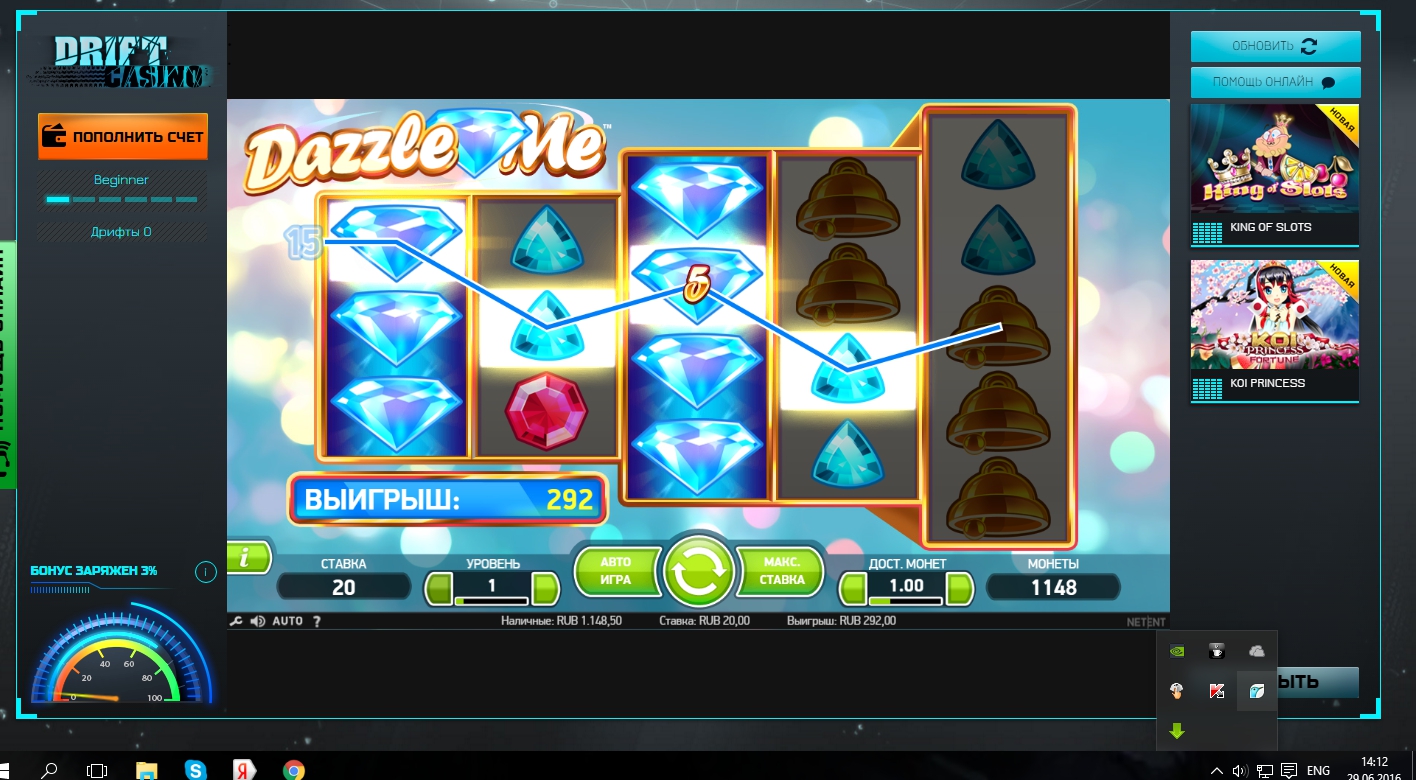The image size is (1416, 780).
Task: Show bonus info via the circled i icon
Action: tap(205, 572)
